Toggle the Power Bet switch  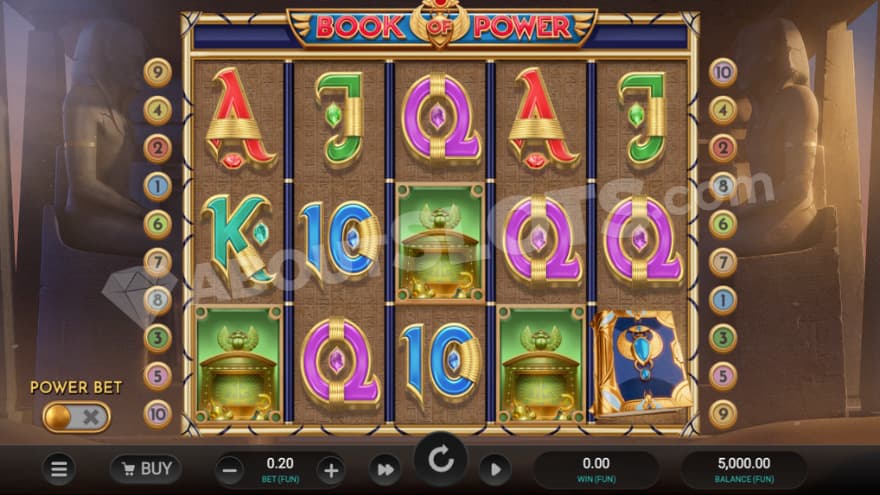[76, 417]
